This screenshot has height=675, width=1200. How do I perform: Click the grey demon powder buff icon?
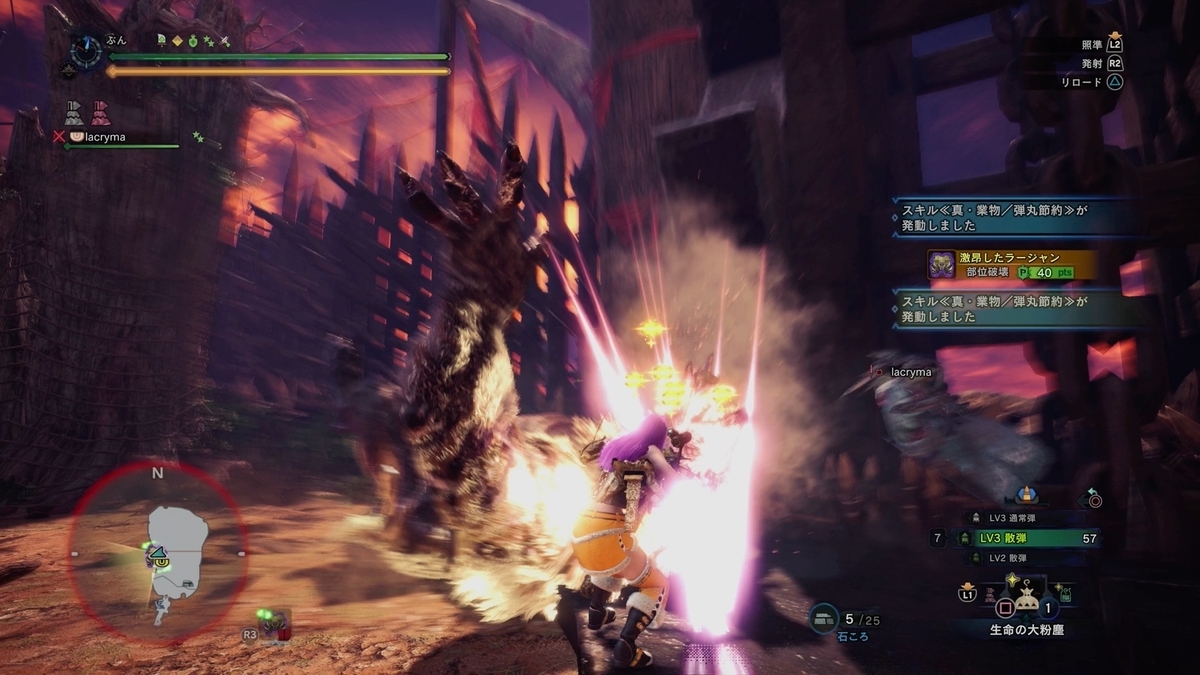73,112
